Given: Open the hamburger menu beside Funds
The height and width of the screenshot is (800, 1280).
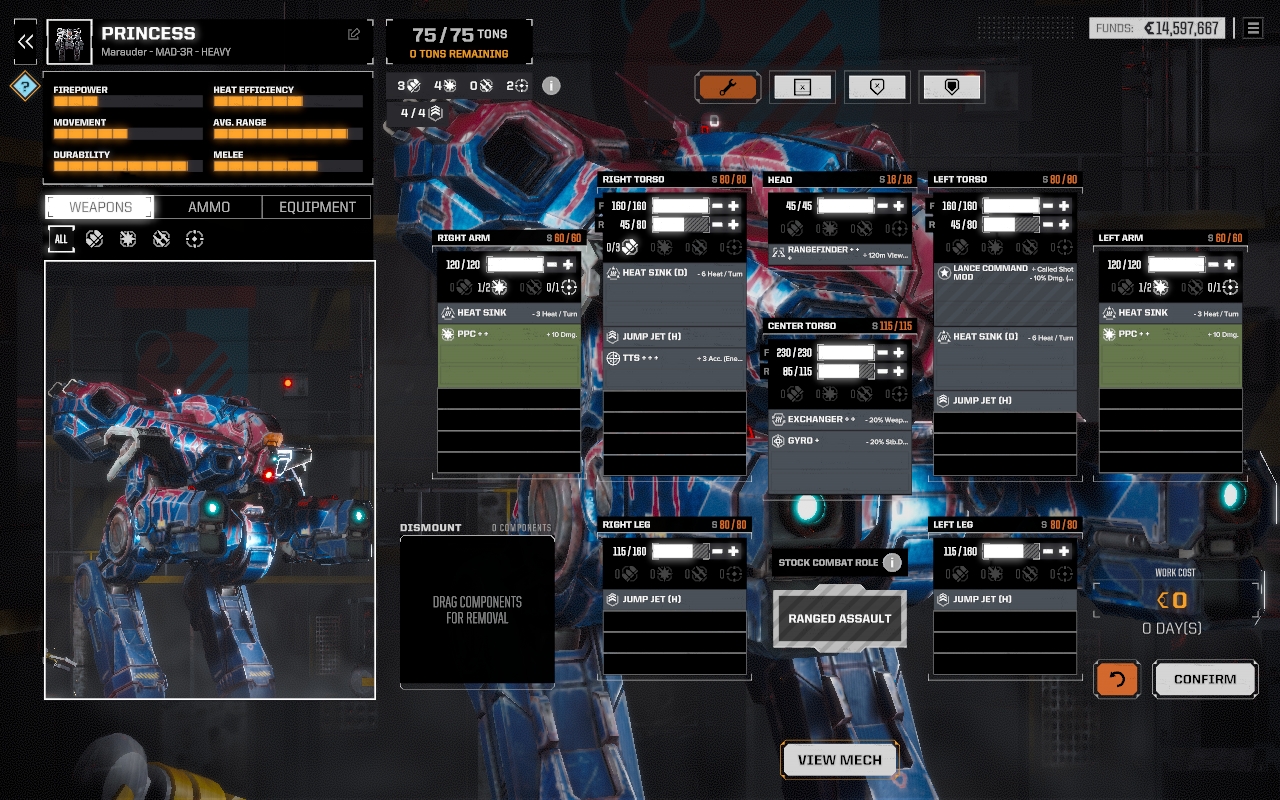Looking at the screenshot, I should pyautogui.click(x=1253, y=28).
